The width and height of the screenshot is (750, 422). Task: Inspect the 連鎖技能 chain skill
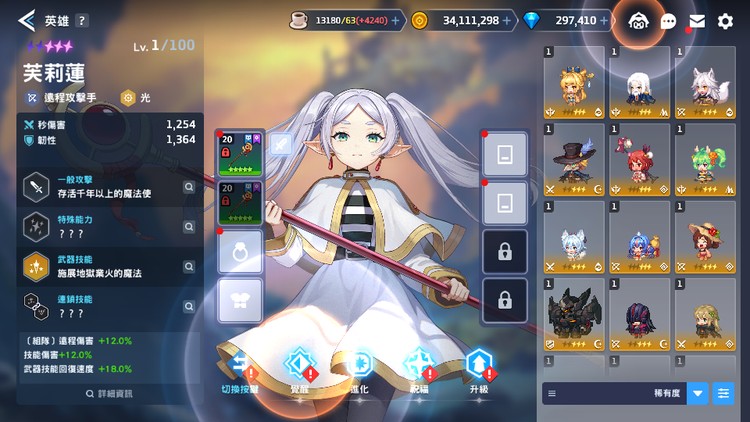(x=189, y=305)
